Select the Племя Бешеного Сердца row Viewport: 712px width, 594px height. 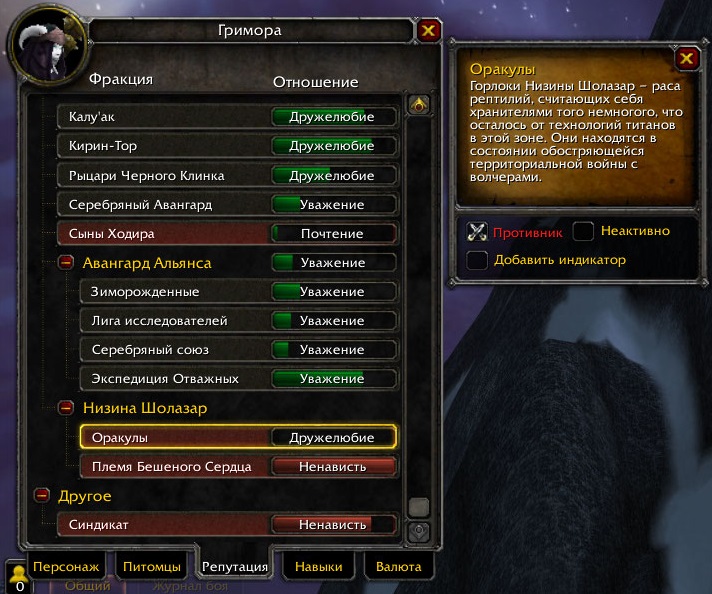point(238,466)
